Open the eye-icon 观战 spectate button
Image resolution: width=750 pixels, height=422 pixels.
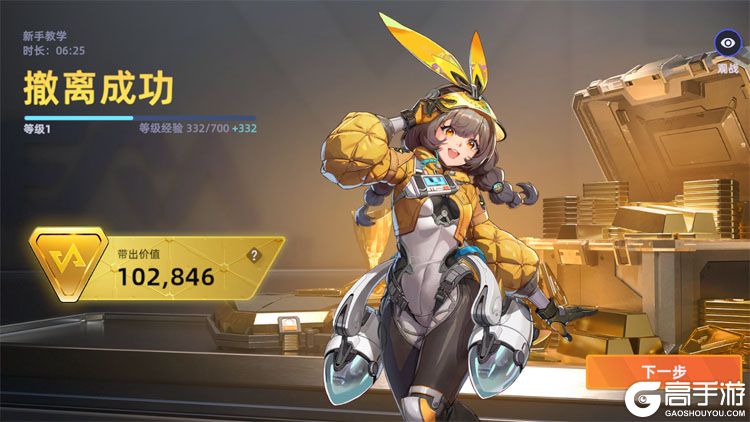[727, 44]
